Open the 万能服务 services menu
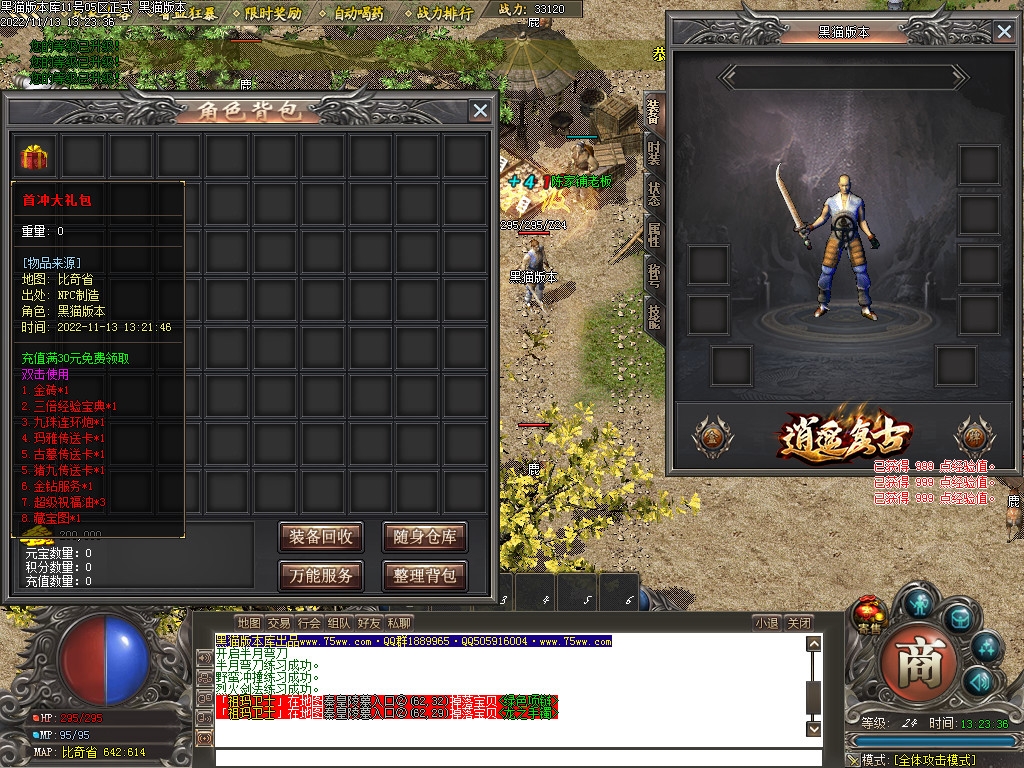 click(321, 575)
